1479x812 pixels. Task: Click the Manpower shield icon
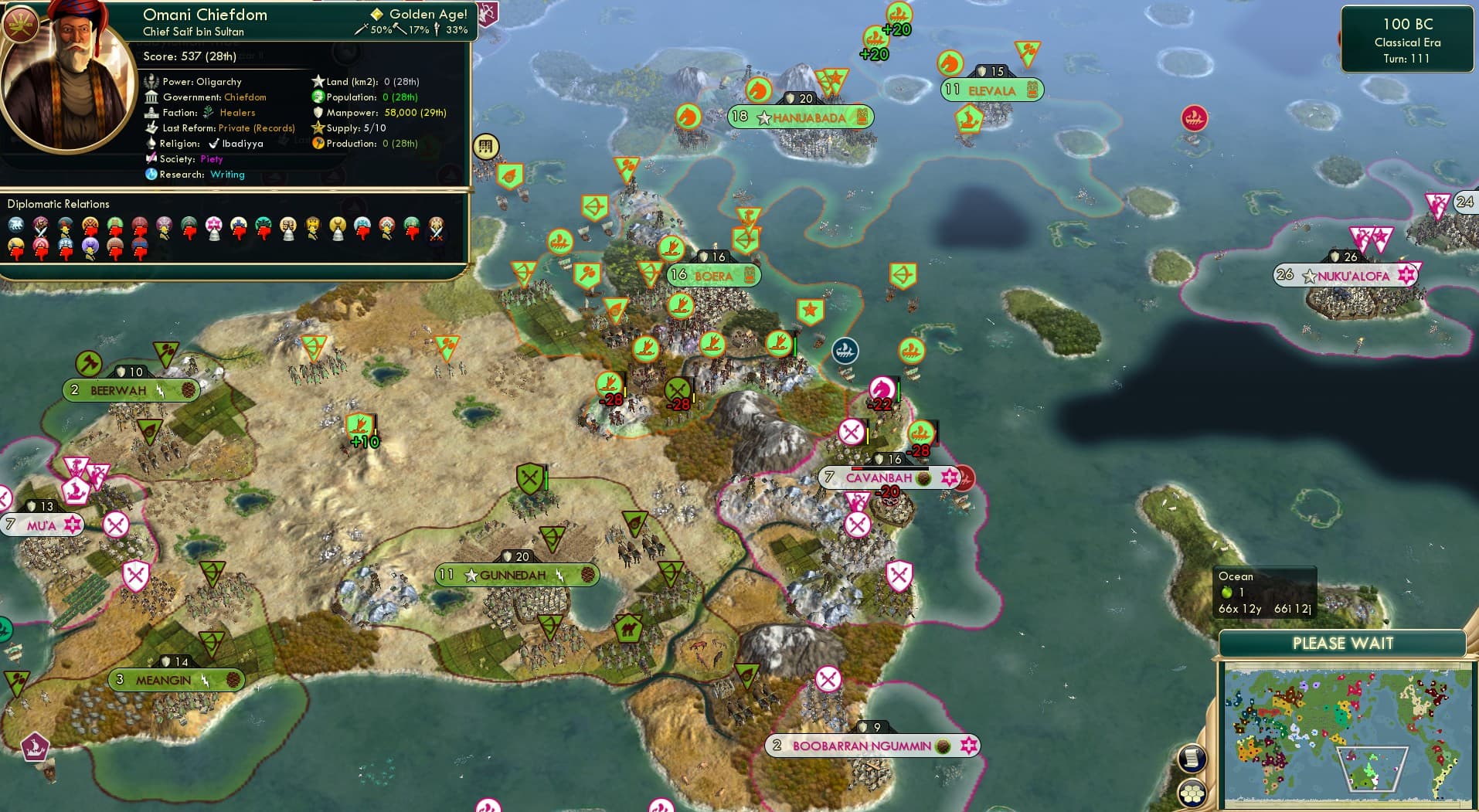(318, 113)
